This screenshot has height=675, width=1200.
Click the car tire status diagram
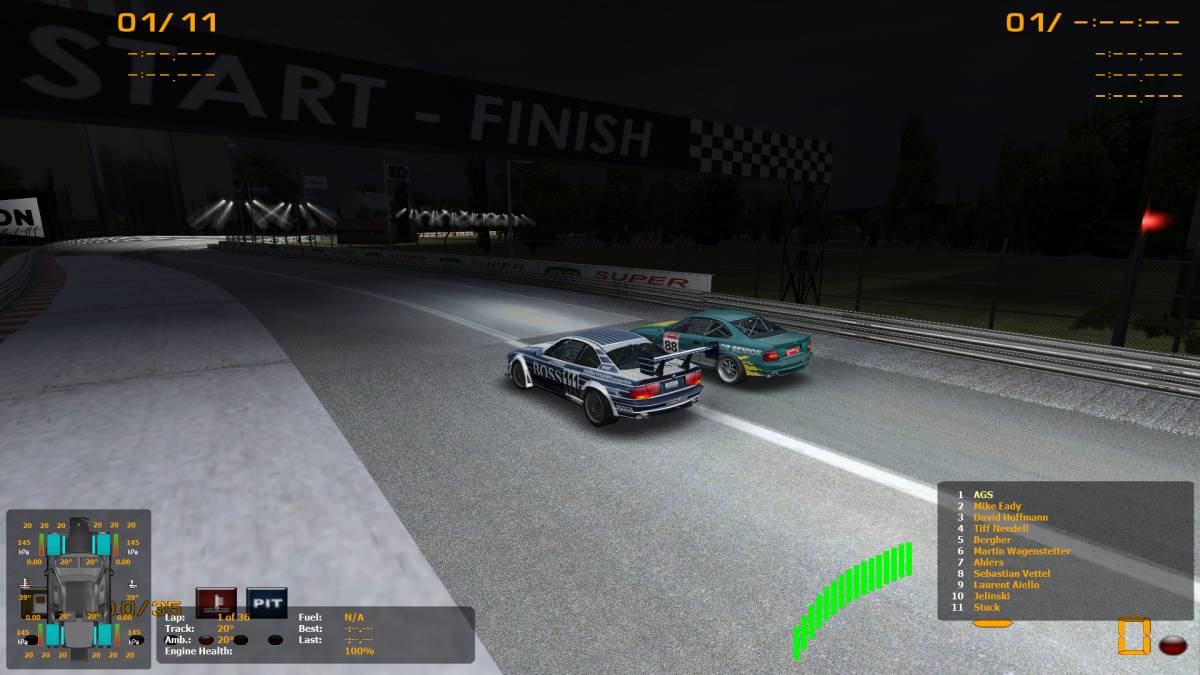coord(79,585)
